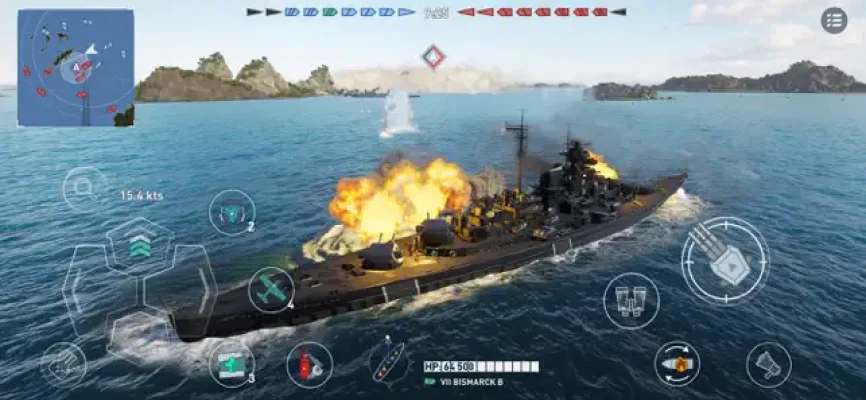Use the repair party consumable

click(x=231, y=362)
